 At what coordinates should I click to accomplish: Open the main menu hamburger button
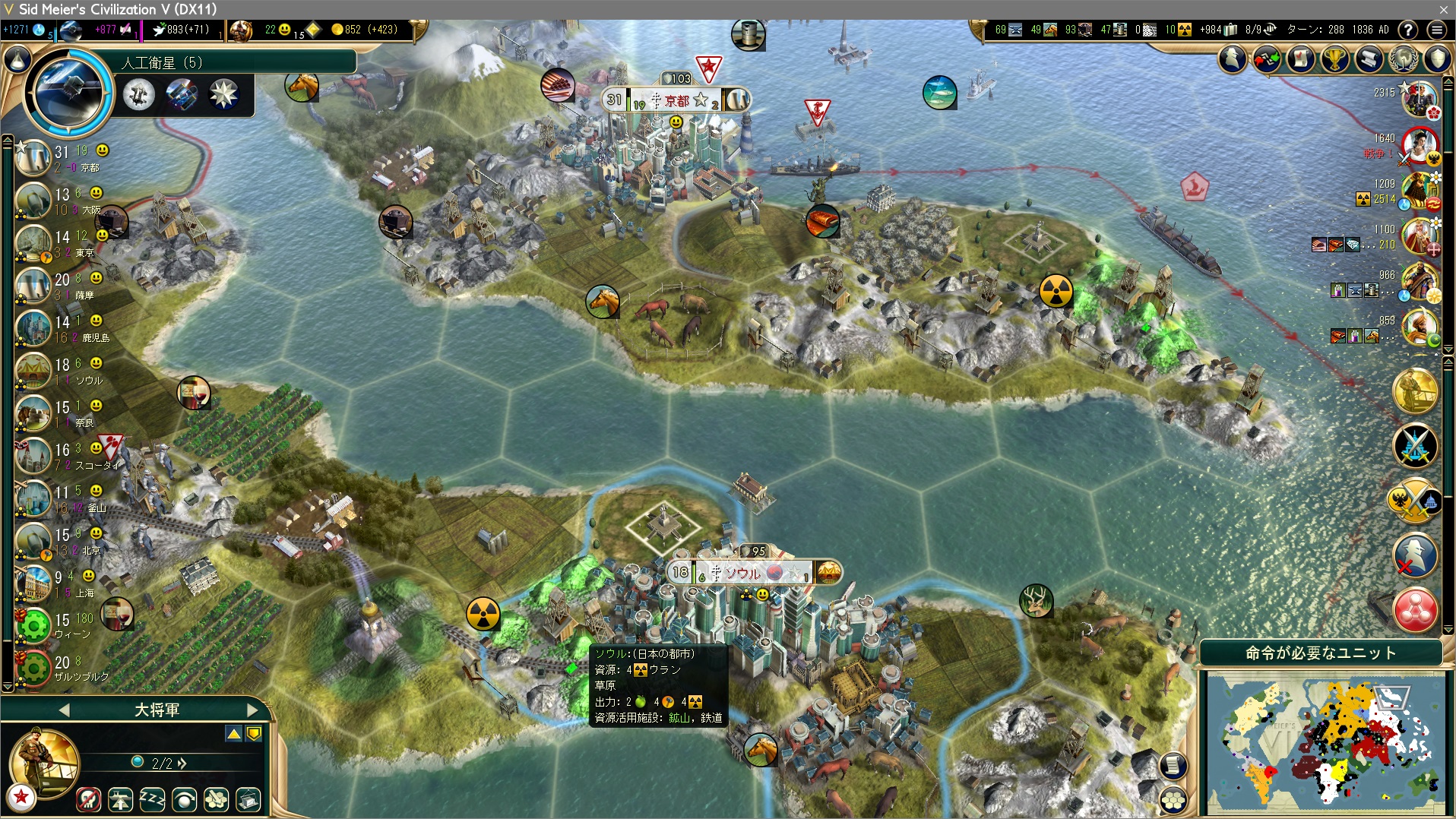[1436, 30]
